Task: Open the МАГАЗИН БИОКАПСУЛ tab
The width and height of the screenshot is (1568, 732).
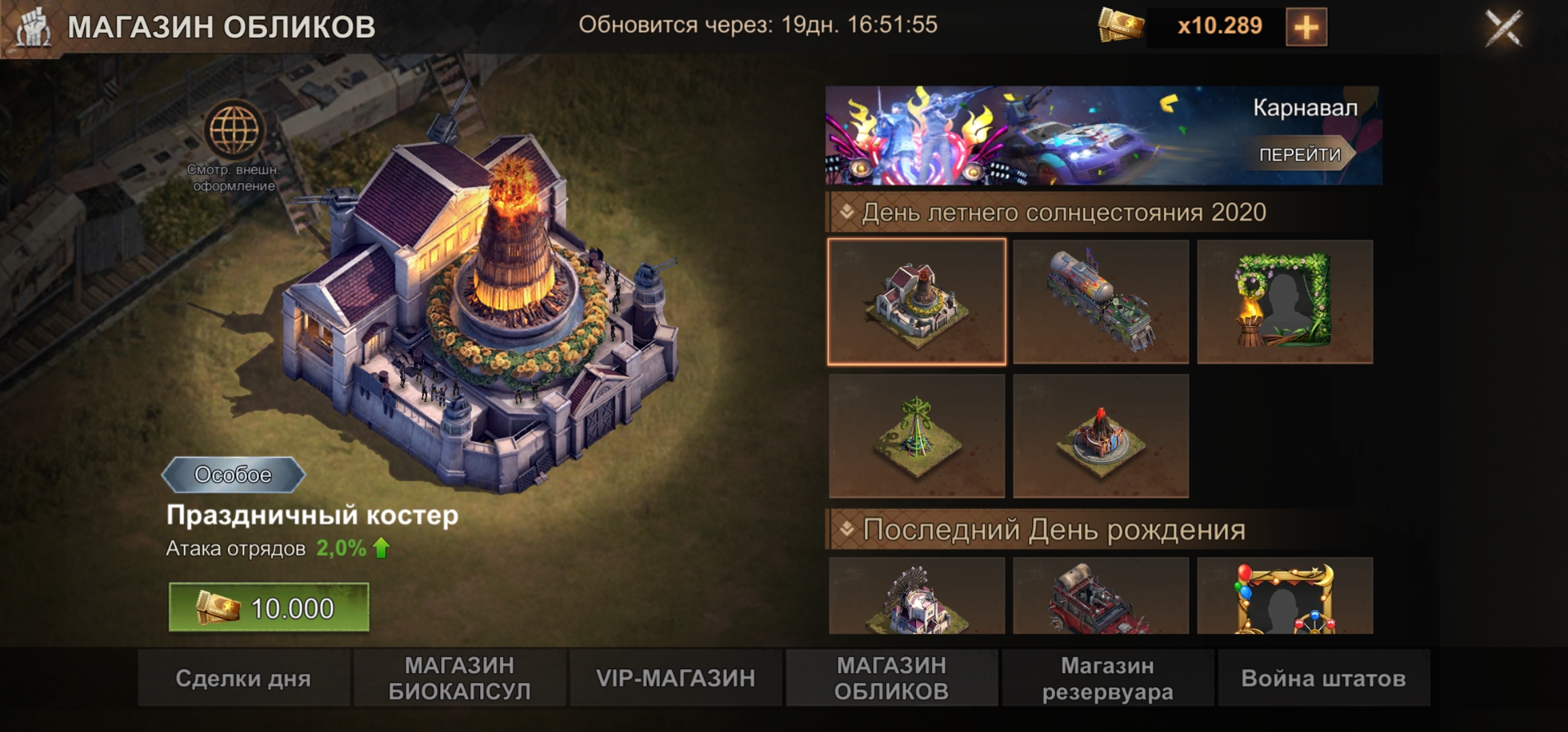Action: 459,678
